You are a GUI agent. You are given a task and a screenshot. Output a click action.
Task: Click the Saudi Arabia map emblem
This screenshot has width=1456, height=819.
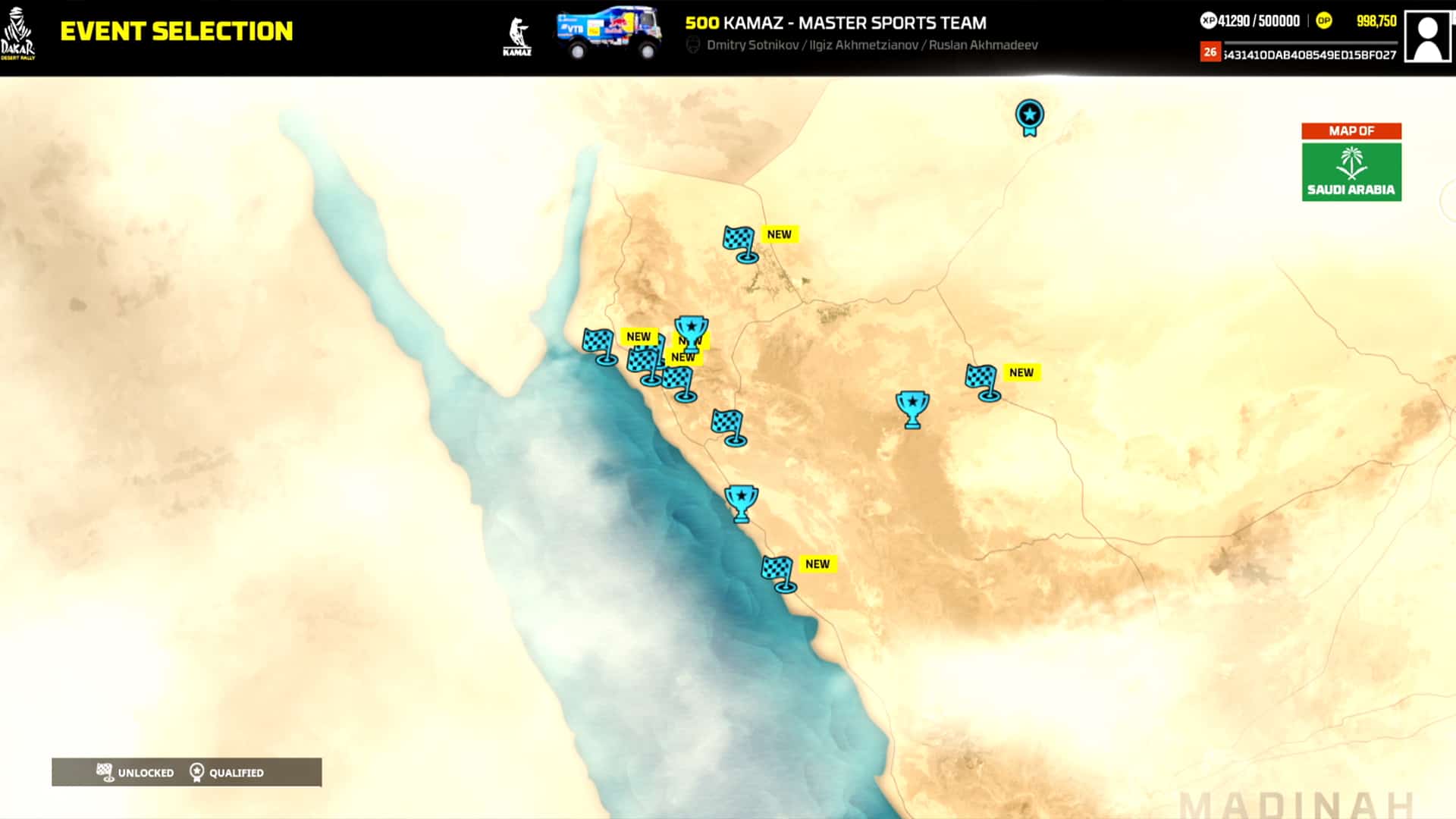tap(1351, 171)
